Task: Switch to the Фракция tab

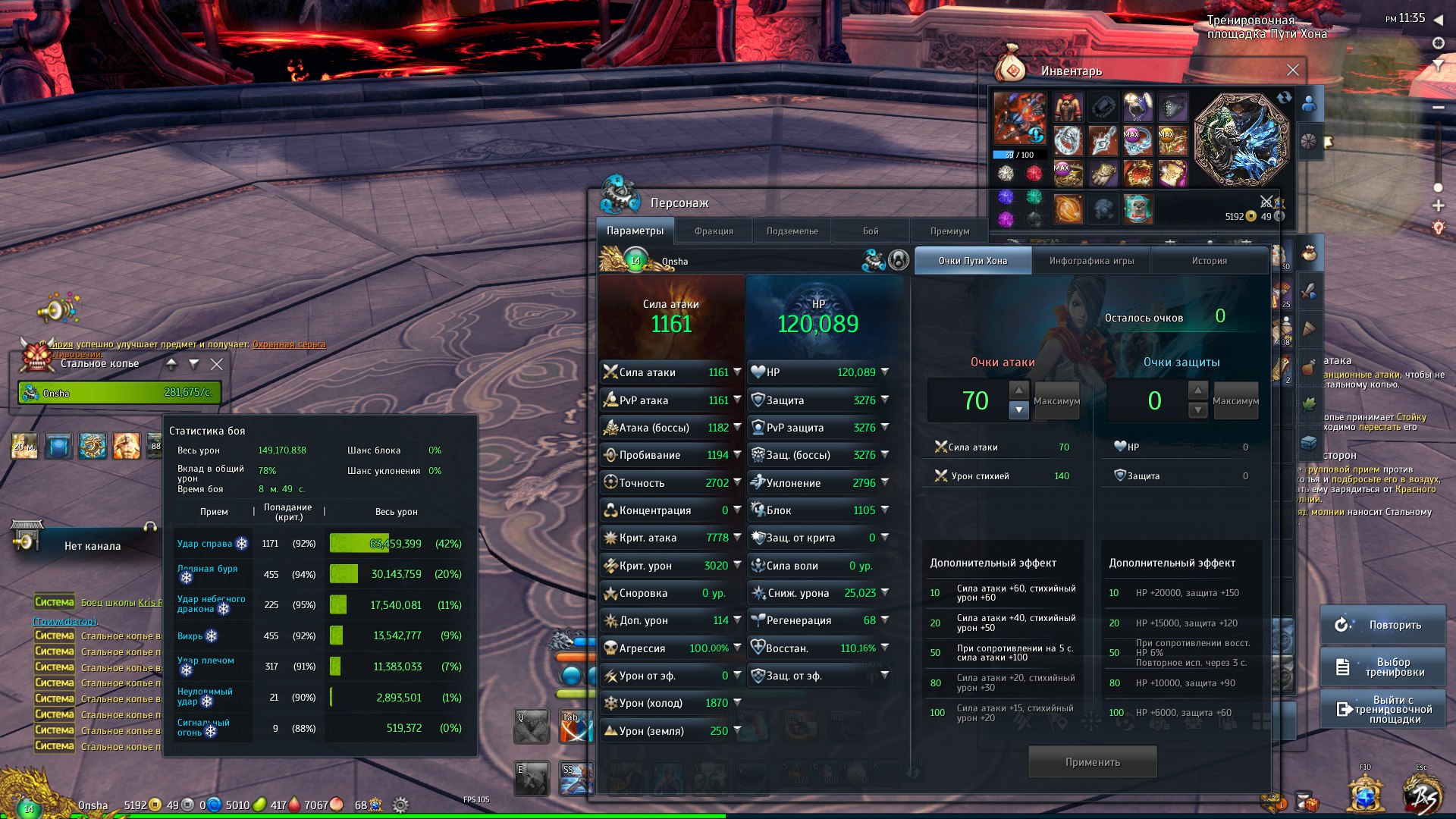Action: tap(714, 231)
